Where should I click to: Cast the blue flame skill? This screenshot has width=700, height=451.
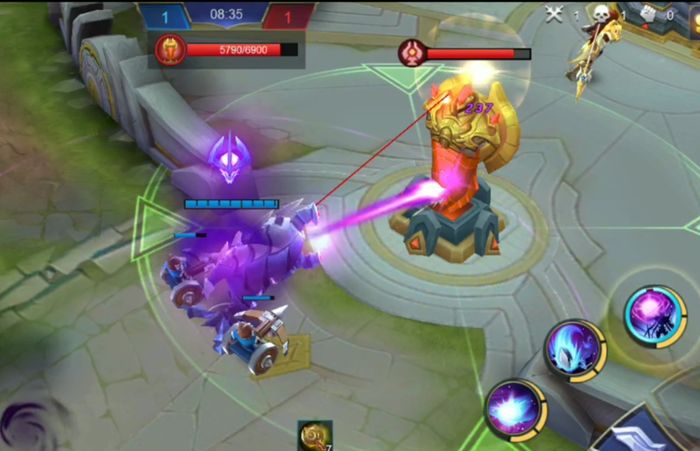pyautogui.click(x=574, y=351)
